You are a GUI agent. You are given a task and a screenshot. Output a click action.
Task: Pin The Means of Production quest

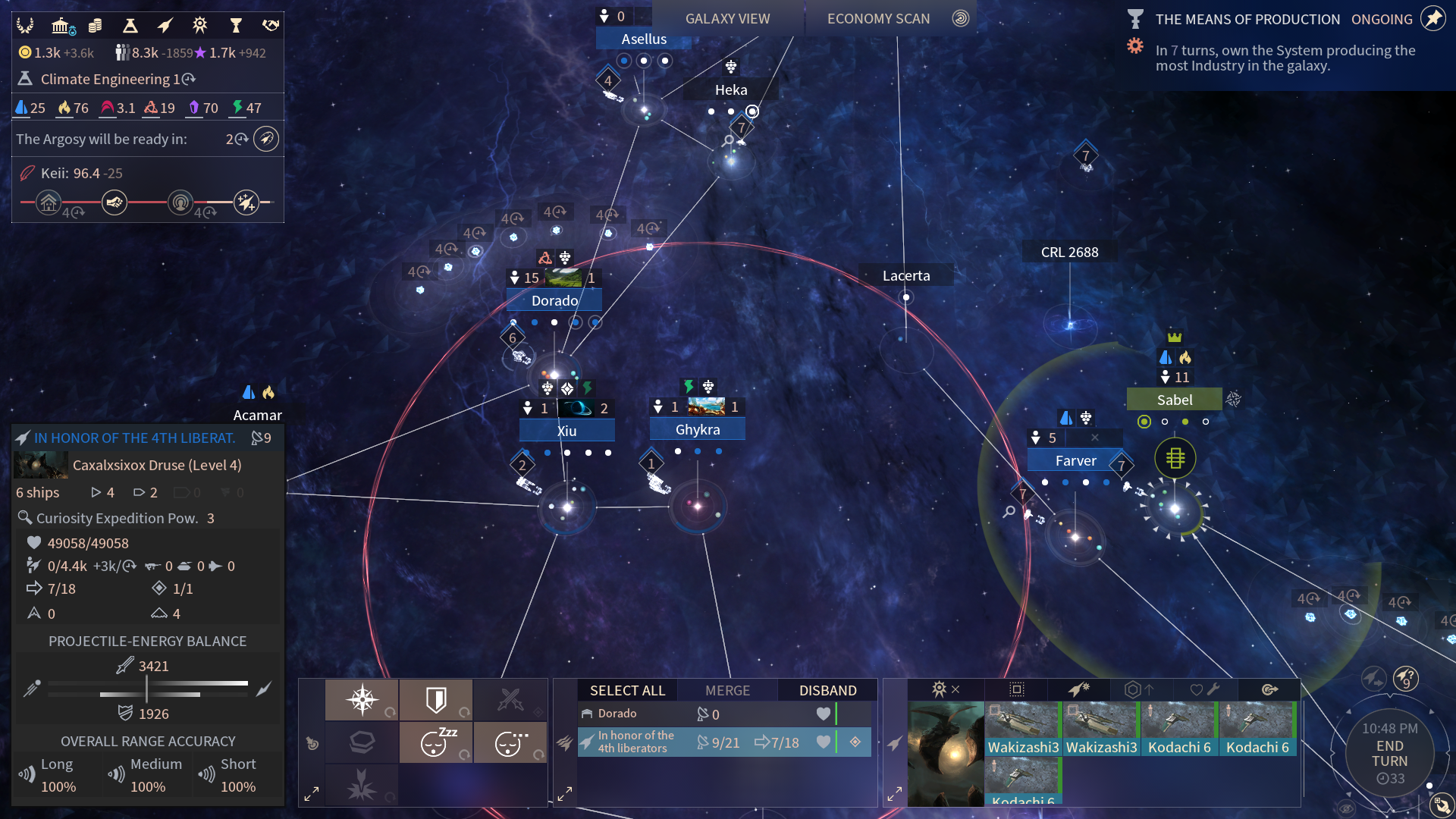(x=1432, y=19)
